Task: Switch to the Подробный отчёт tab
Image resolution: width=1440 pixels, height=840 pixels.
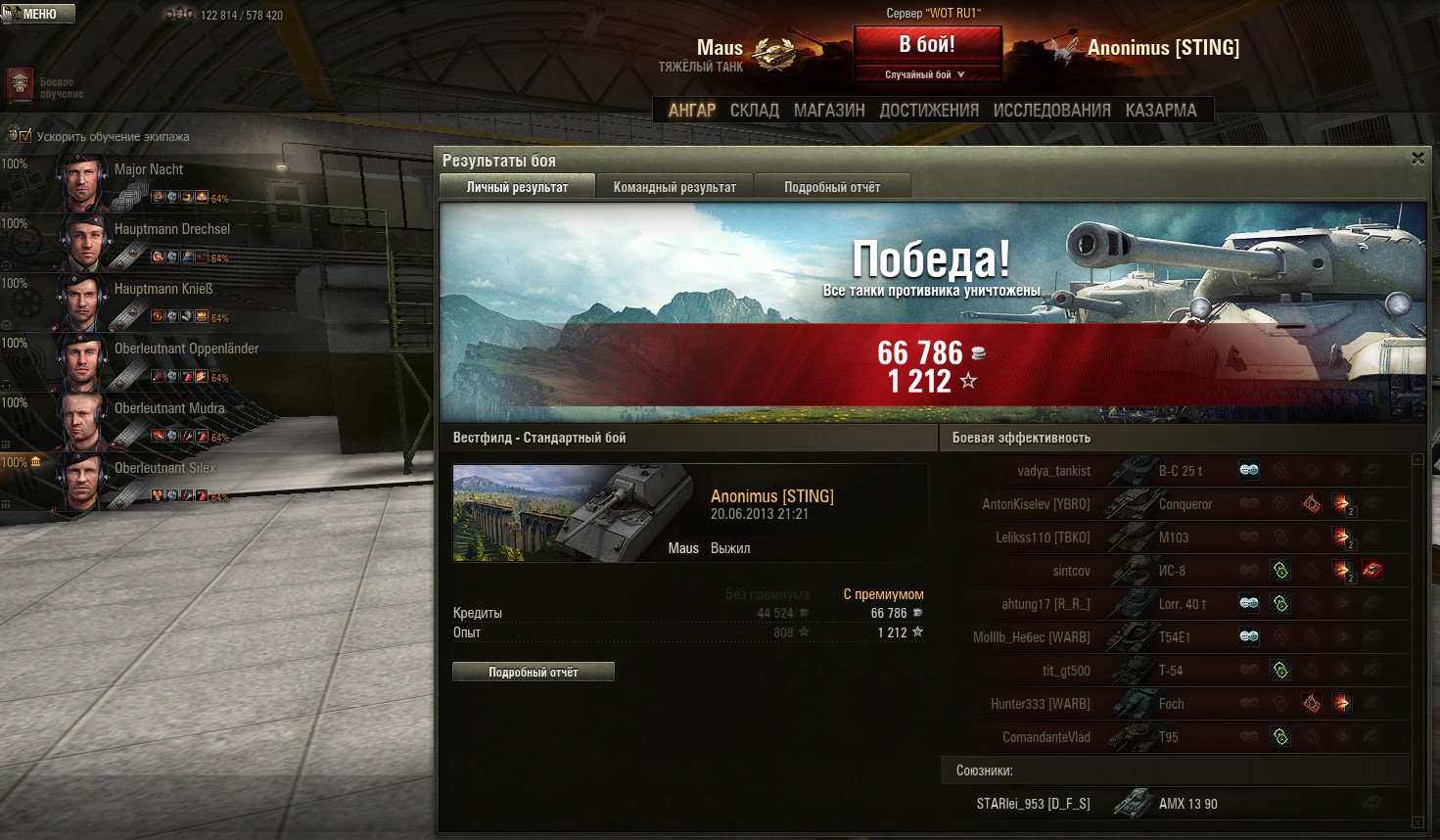Action: (x=832, y=187)
